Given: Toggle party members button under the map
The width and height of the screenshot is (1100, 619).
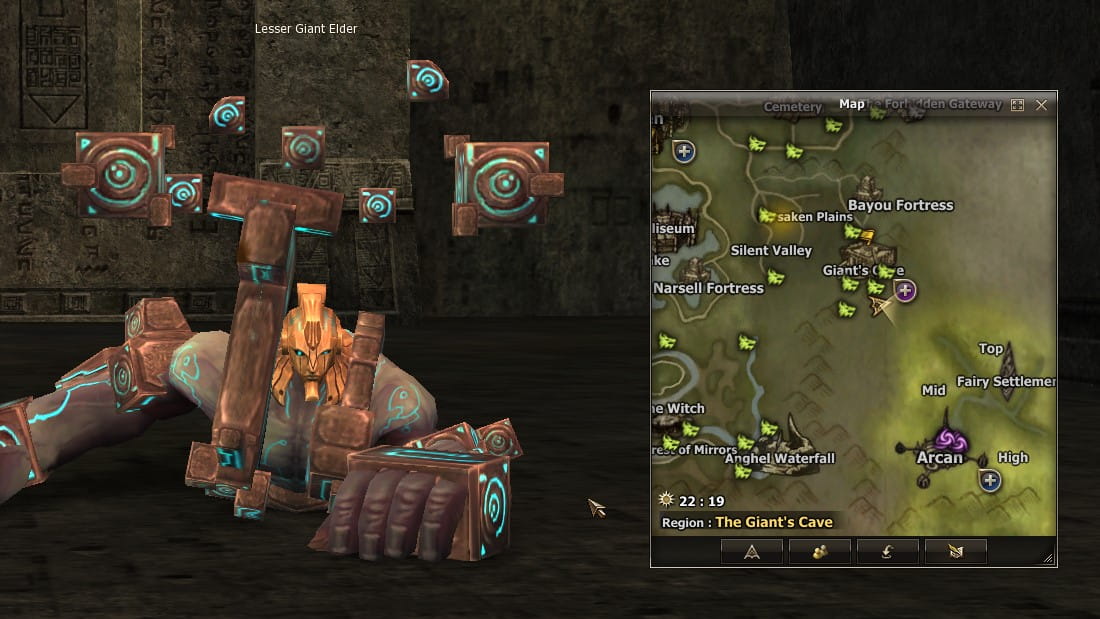Looking at the screenshot, I should click(x=819, y=551).
